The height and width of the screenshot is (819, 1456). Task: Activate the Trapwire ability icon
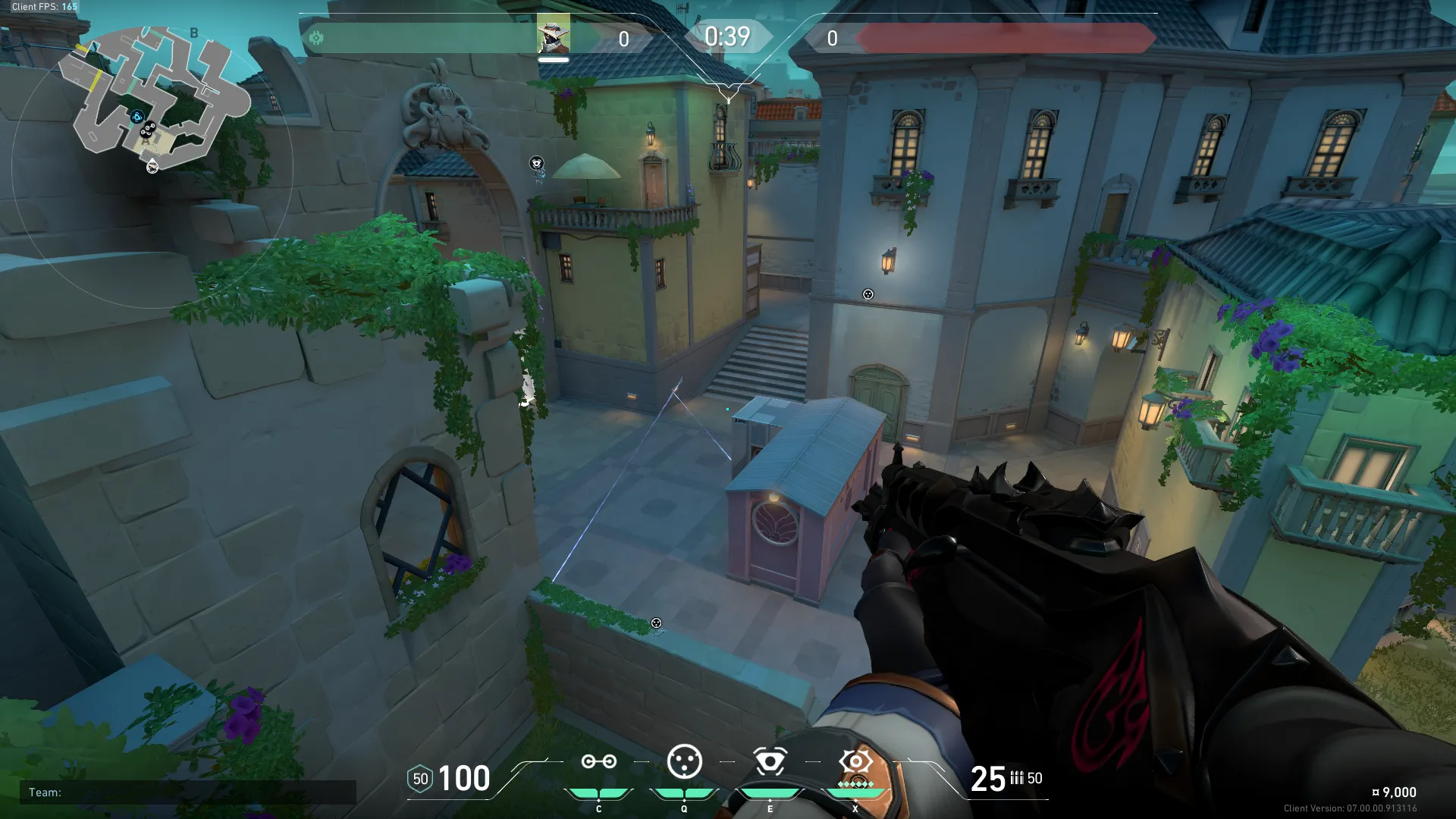pos(598,762)
